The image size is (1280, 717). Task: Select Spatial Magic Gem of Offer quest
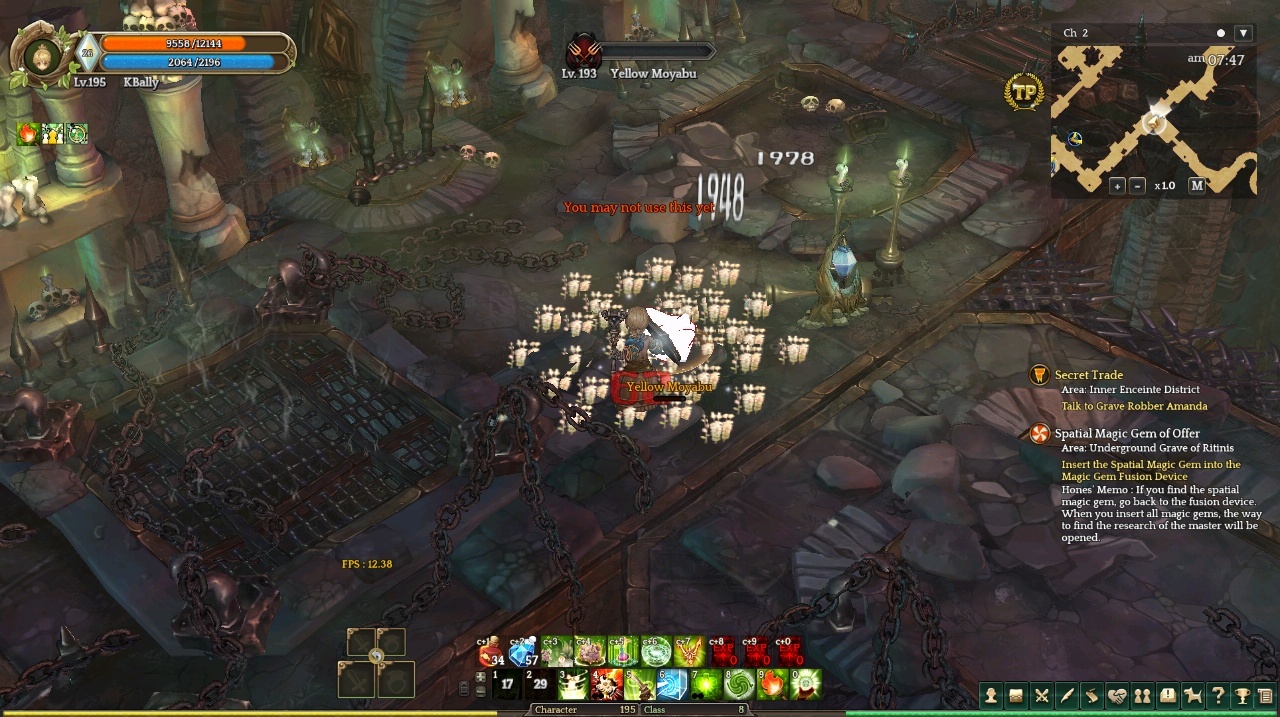(x=1126, y=434)
